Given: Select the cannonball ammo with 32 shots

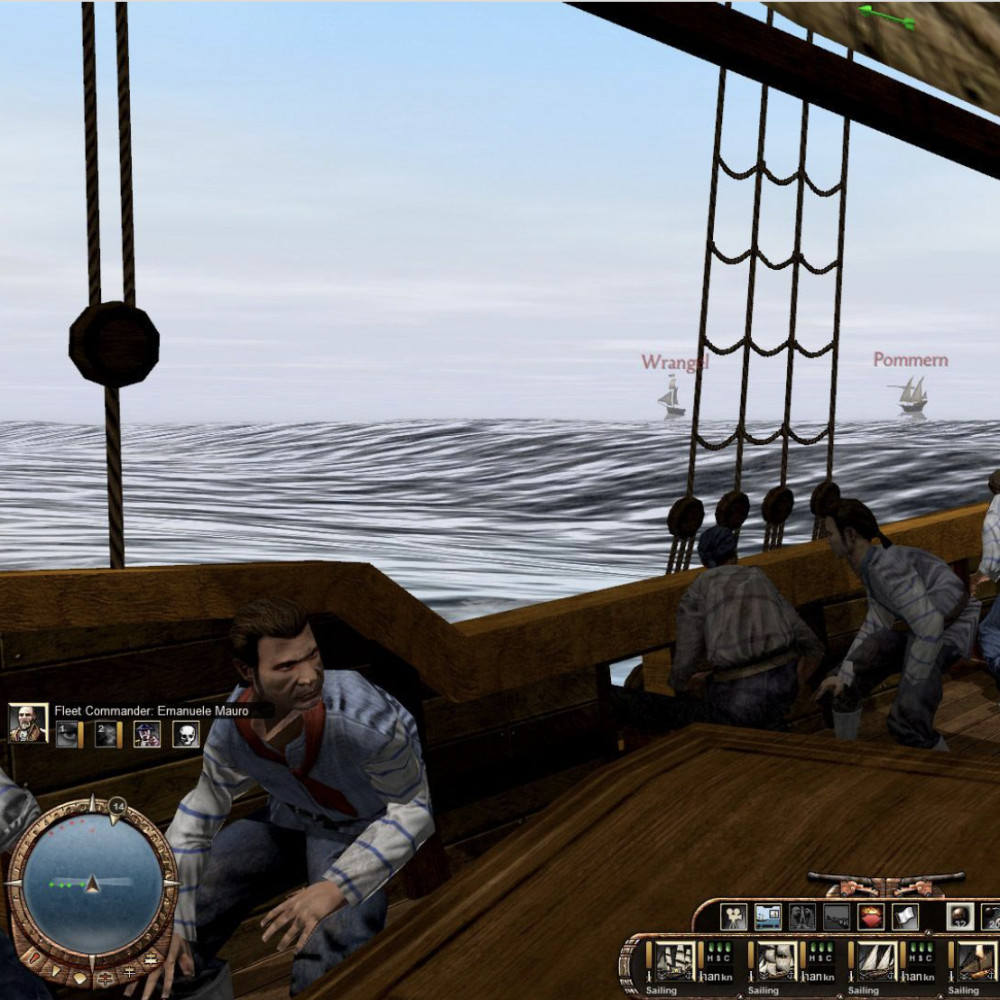Looking at the screenshot, I should click(x=960, y=916).
